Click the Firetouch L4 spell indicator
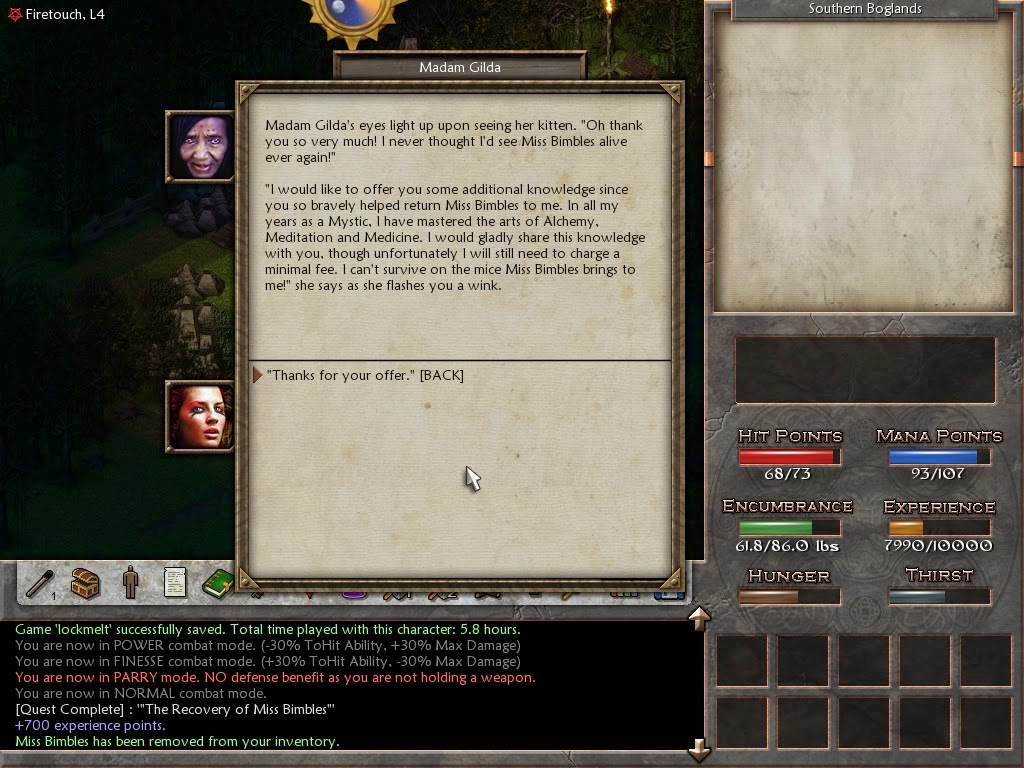Viewport: 1024px width, 768px height. click(x=56, y=14)
